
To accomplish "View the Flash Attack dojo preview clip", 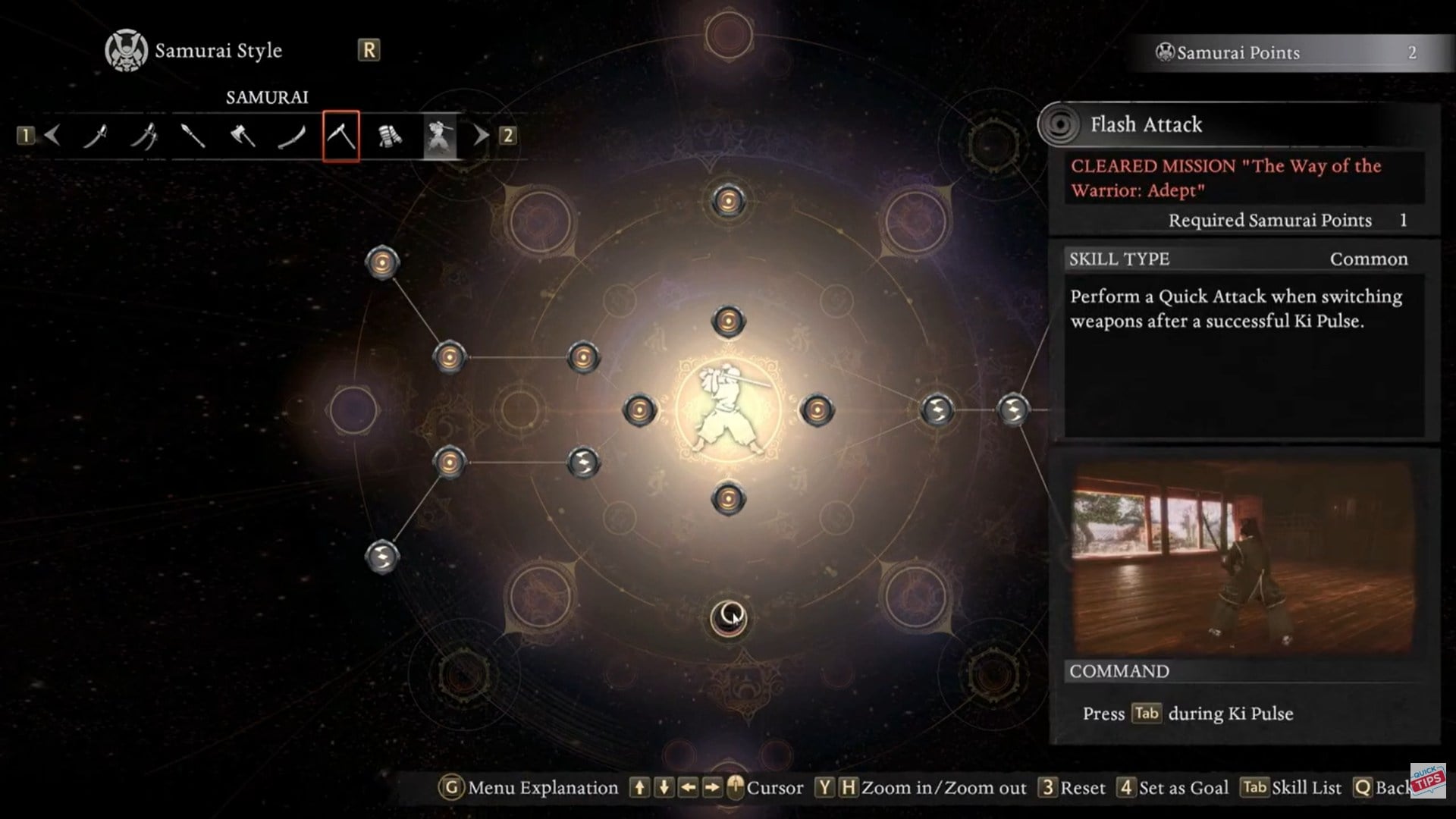I will 1244,557.
